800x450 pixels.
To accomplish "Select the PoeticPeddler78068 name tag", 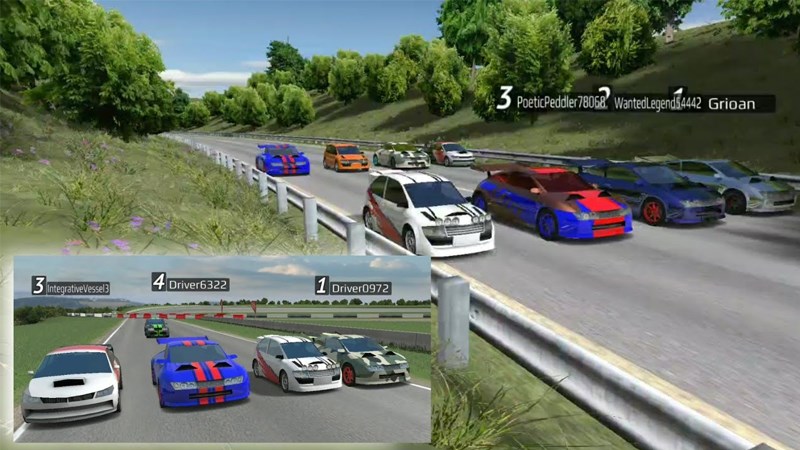I will [x=555, y=102].
